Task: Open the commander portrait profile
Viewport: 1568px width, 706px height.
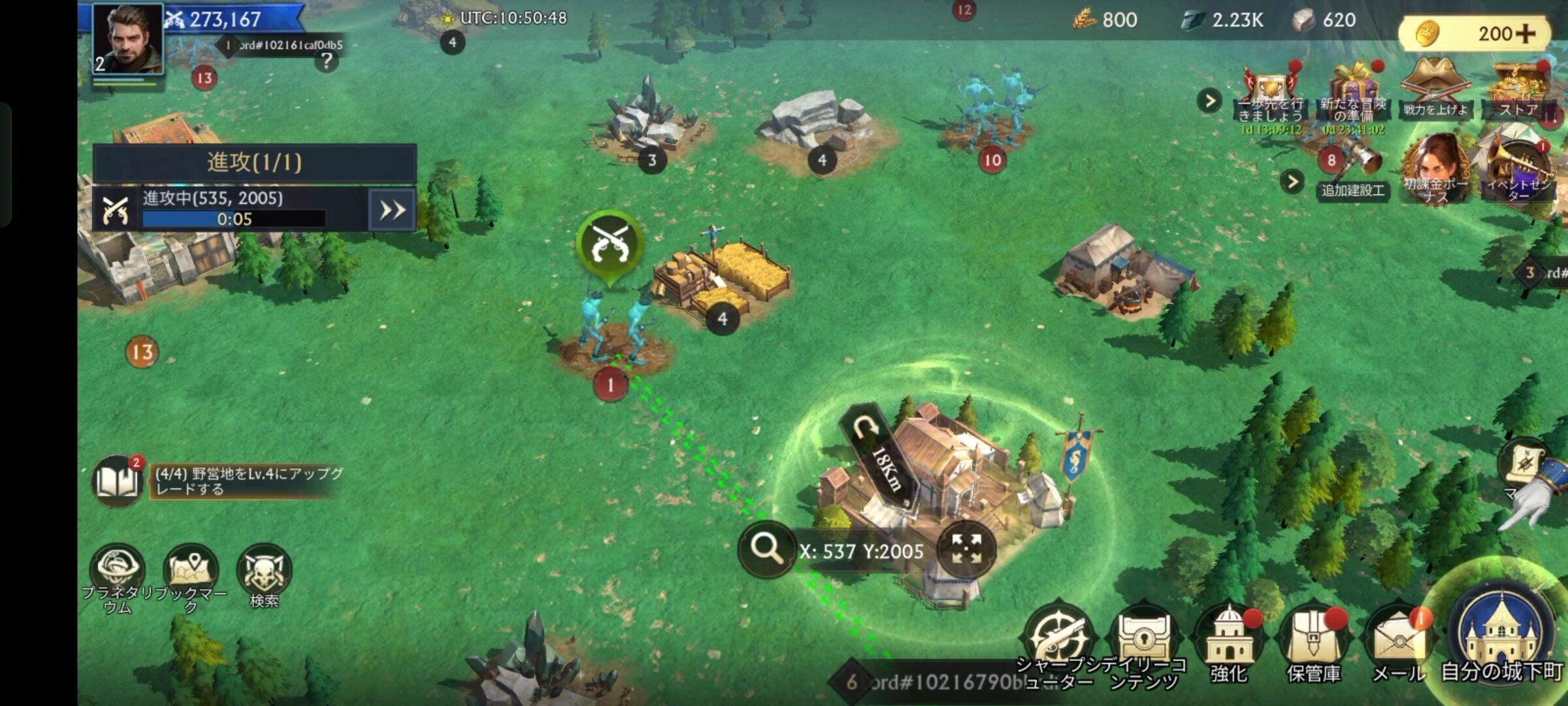Action: click(127, 39)
